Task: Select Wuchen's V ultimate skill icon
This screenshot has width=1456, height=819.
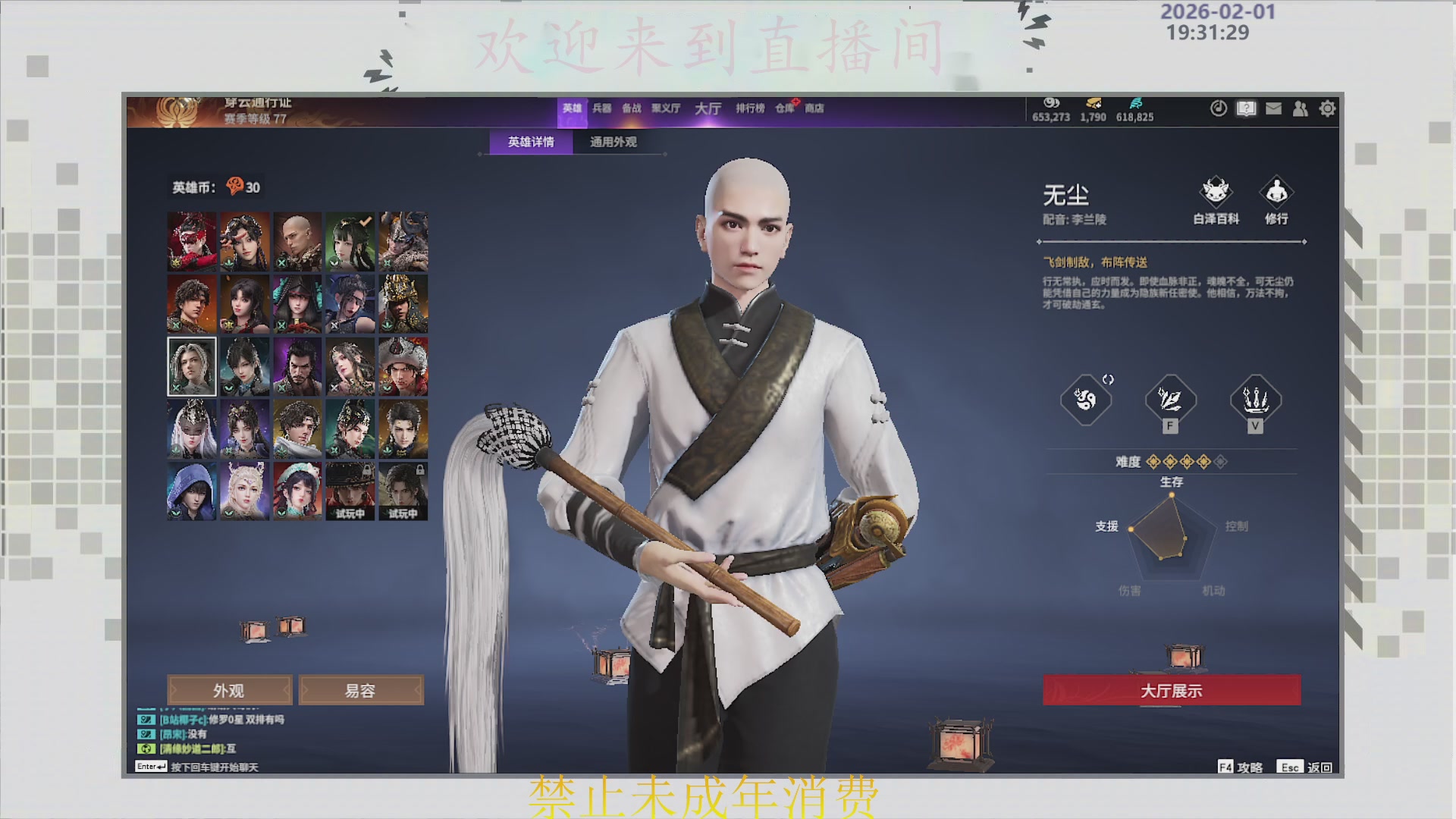Action: [1254, 400]
